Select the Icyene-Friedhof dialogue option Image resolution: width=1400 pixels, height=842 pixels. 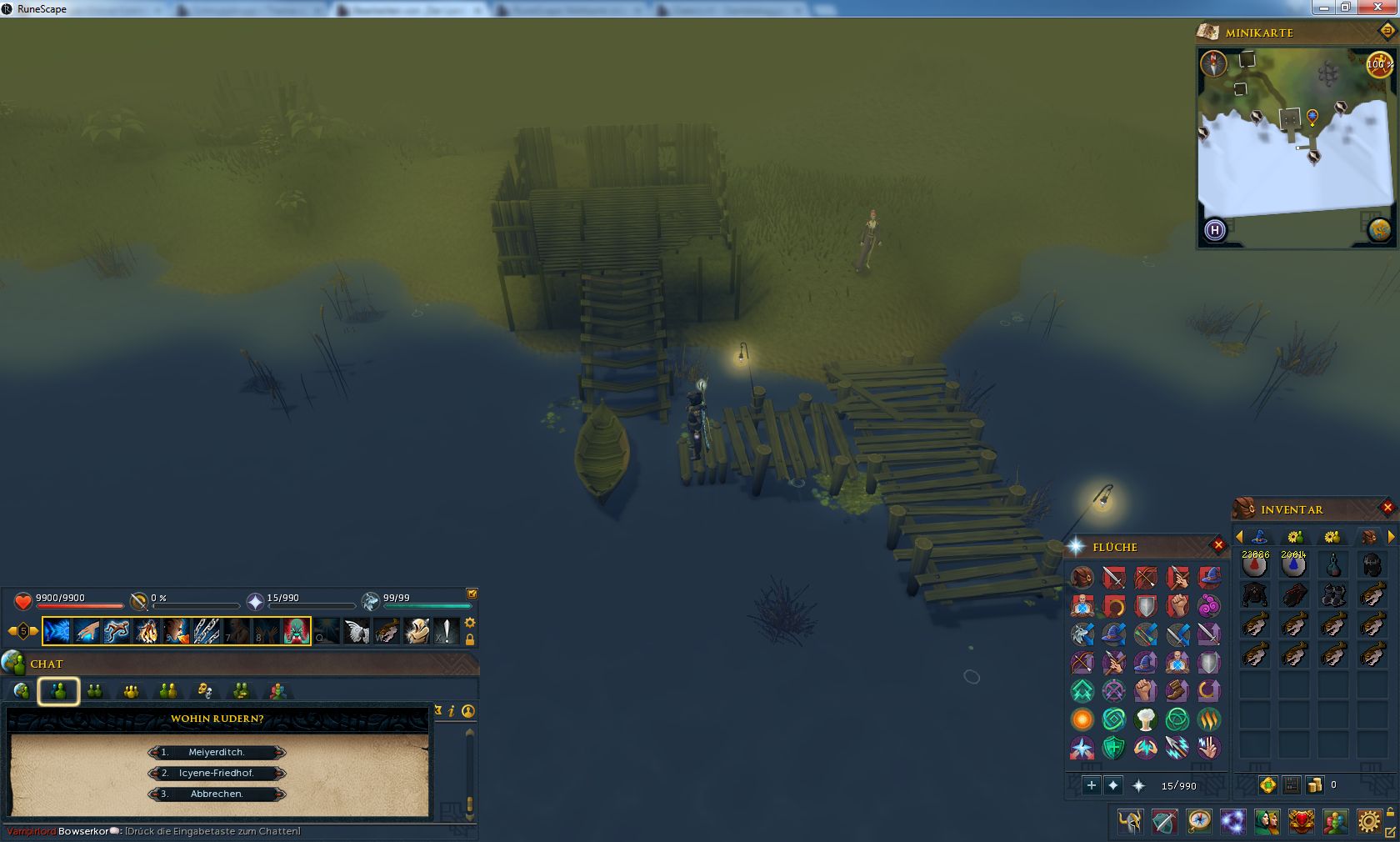217,773
